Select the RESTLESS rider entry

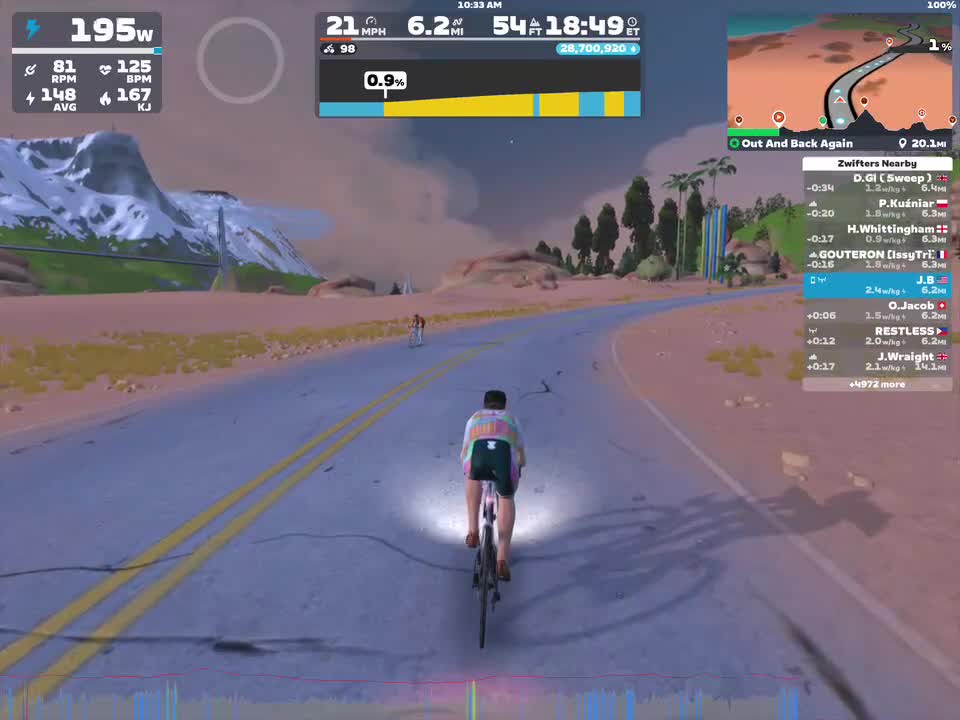point(876,336)
